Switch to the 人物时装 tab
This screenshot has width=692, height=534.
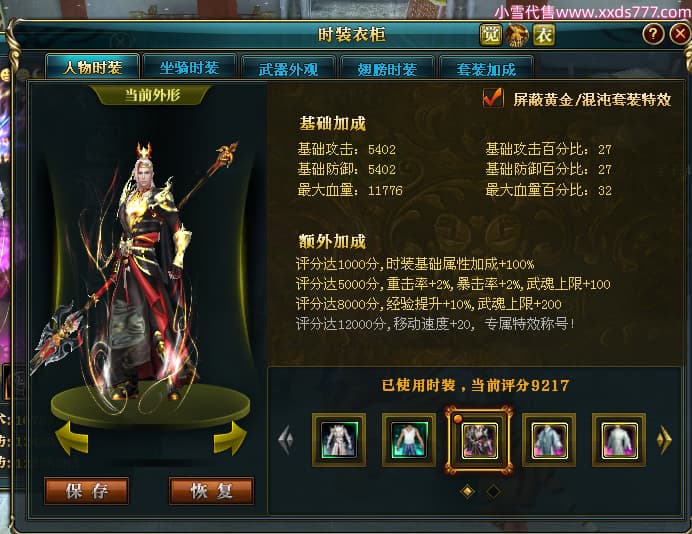(x=92, y=68)
